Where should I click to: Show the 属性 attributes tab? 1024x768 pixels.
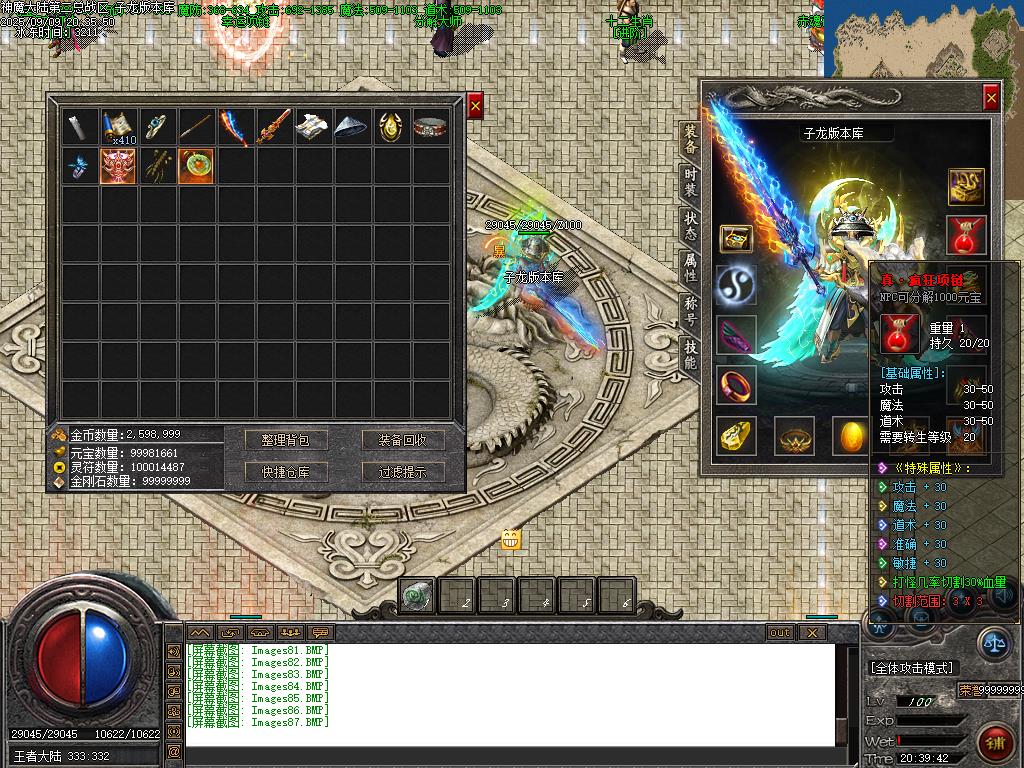(x=690, y=267)
